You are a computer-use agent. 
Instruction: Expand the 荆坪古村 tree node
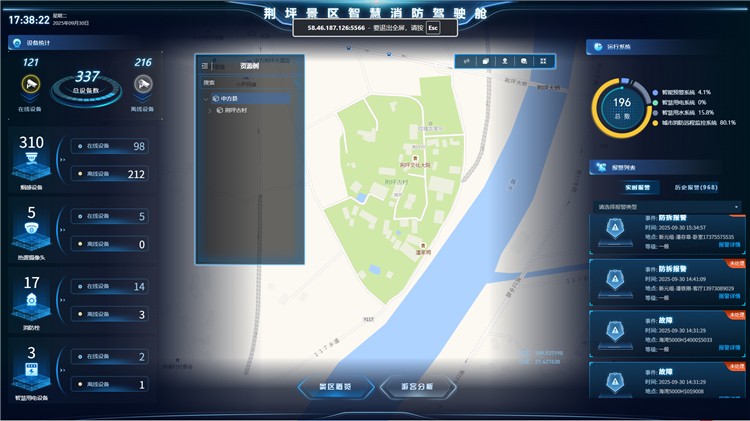click(x=209, y=110)
